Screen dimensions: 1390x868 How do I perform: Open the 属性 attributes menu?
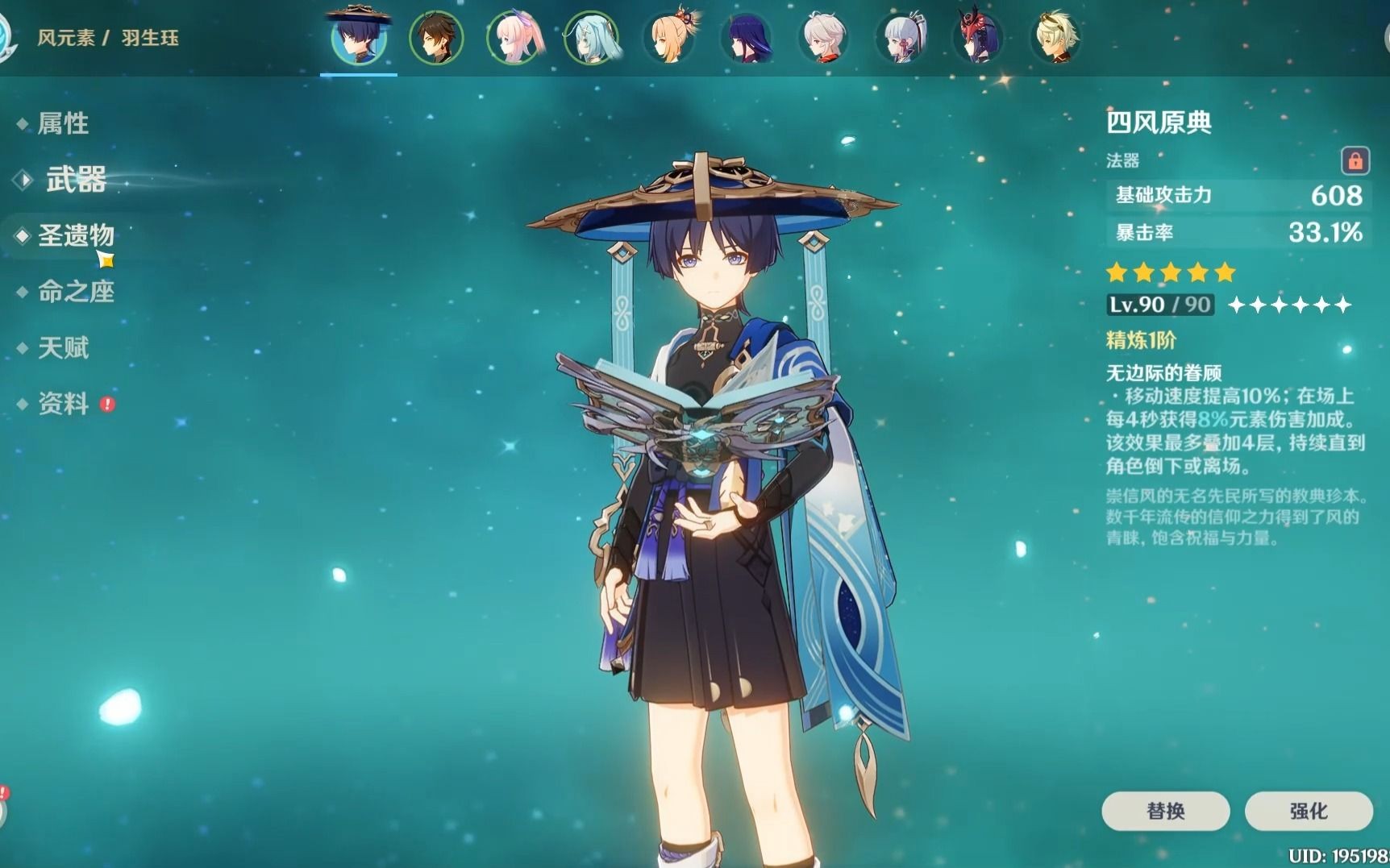(63, 123)
